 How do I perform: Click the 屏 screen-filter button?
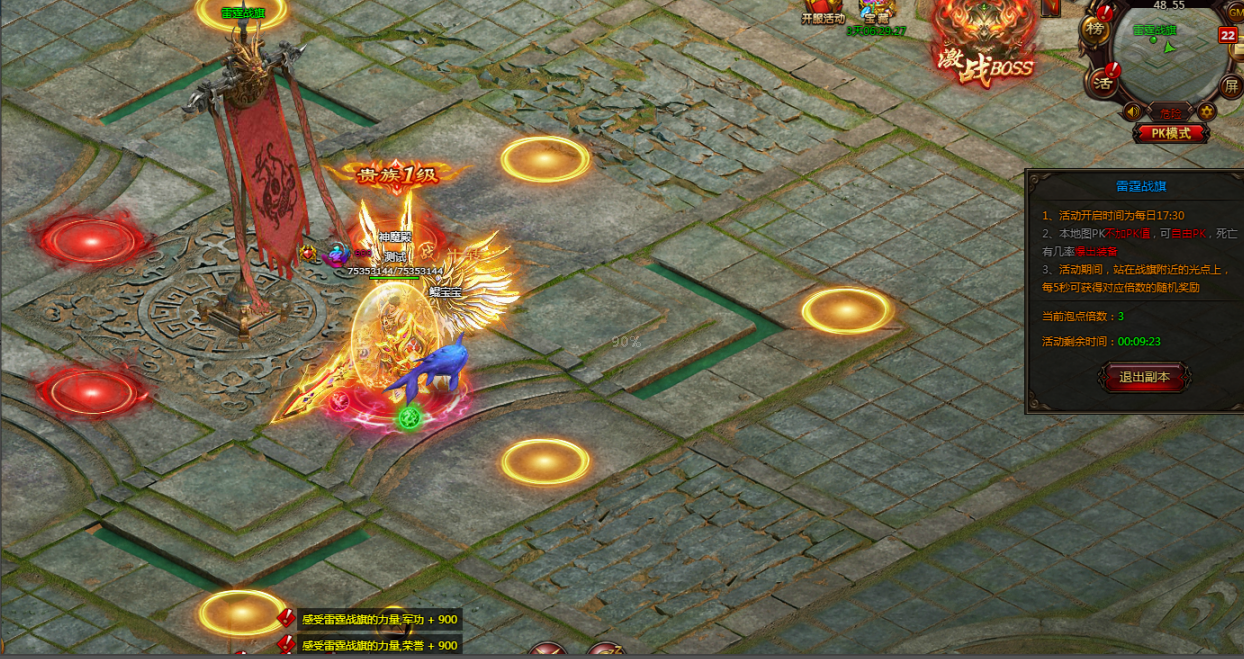tap(1231, 86)
